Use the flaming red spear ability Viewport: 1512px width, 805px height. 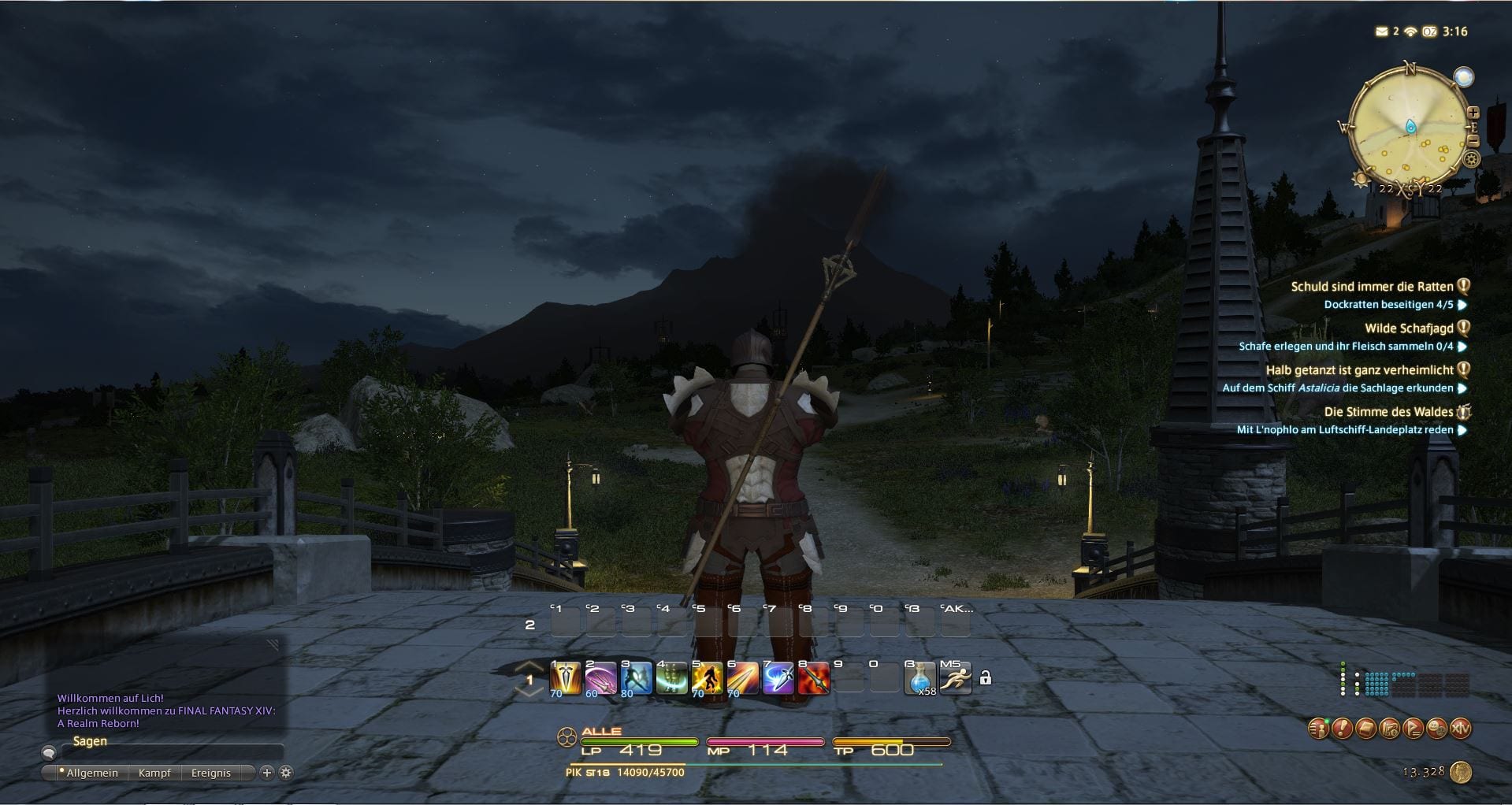point(814,678)
